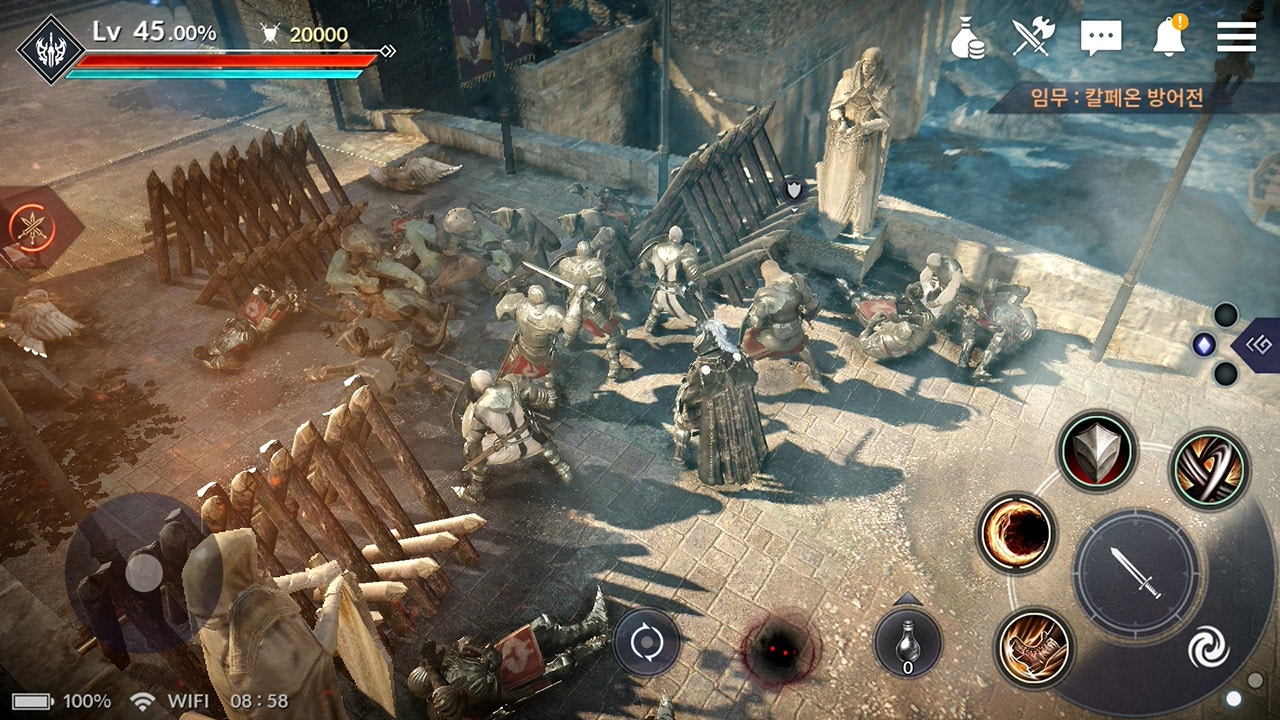Expand the purple side panel arrow
The width and height of the screenshot is (1280, 720).
(x=1257, y=345)
